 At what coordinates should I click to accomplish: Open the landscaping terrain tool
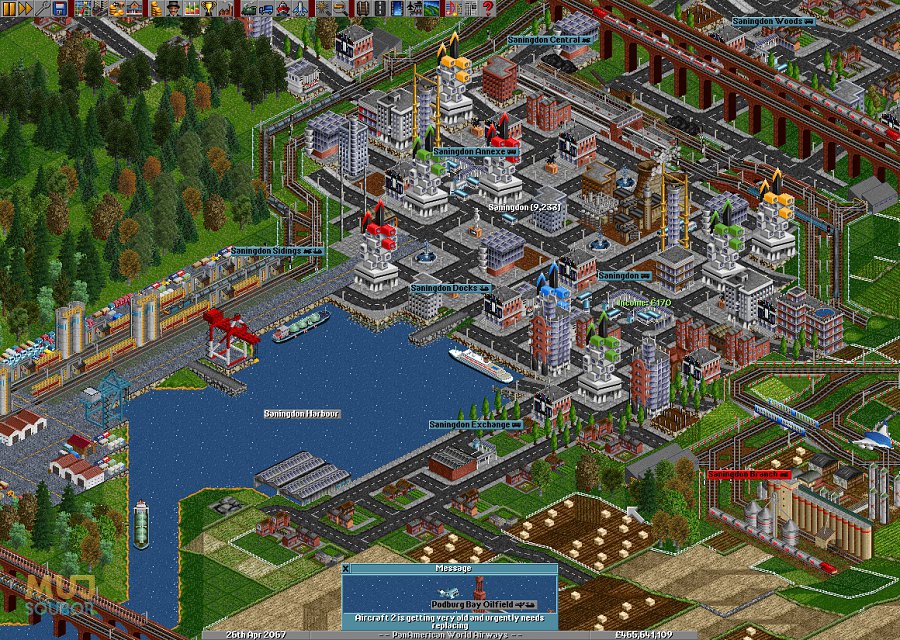[x=431, y=9]
